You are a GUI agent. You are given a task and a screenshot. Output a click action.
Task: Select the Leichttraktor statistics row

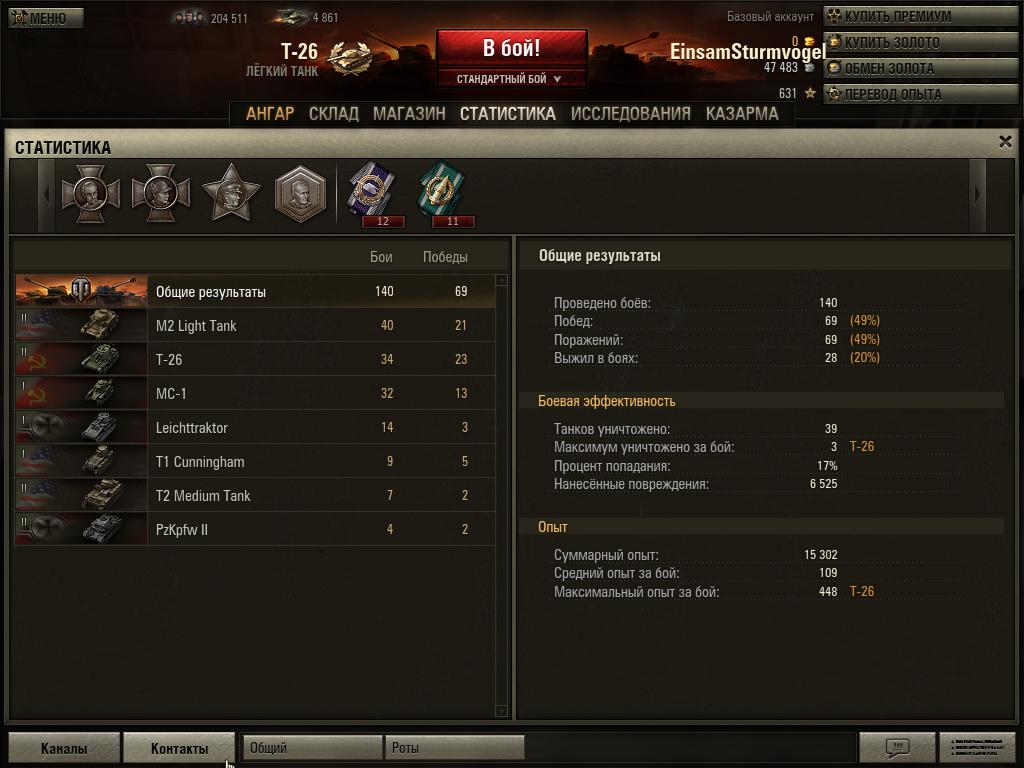click(x=255, y=428)
